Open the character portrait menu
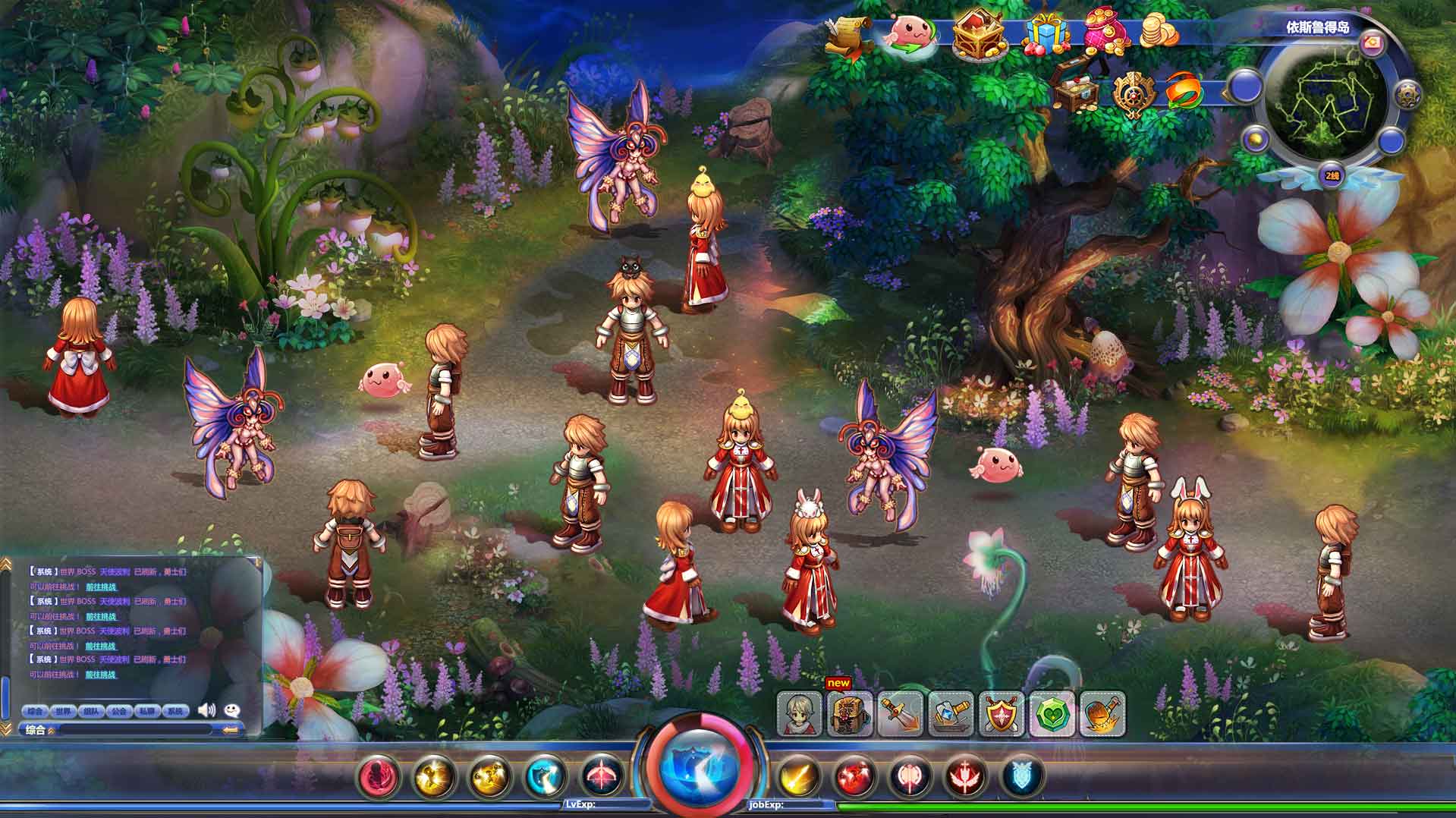 800,714
